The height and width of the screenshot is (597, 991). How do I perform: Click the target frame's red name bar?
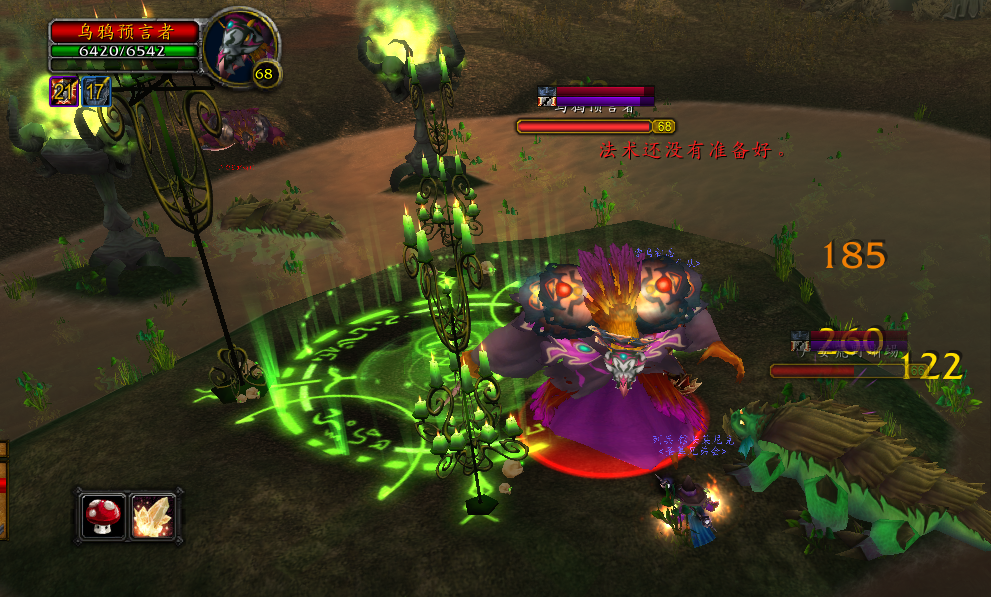(125, 32)
